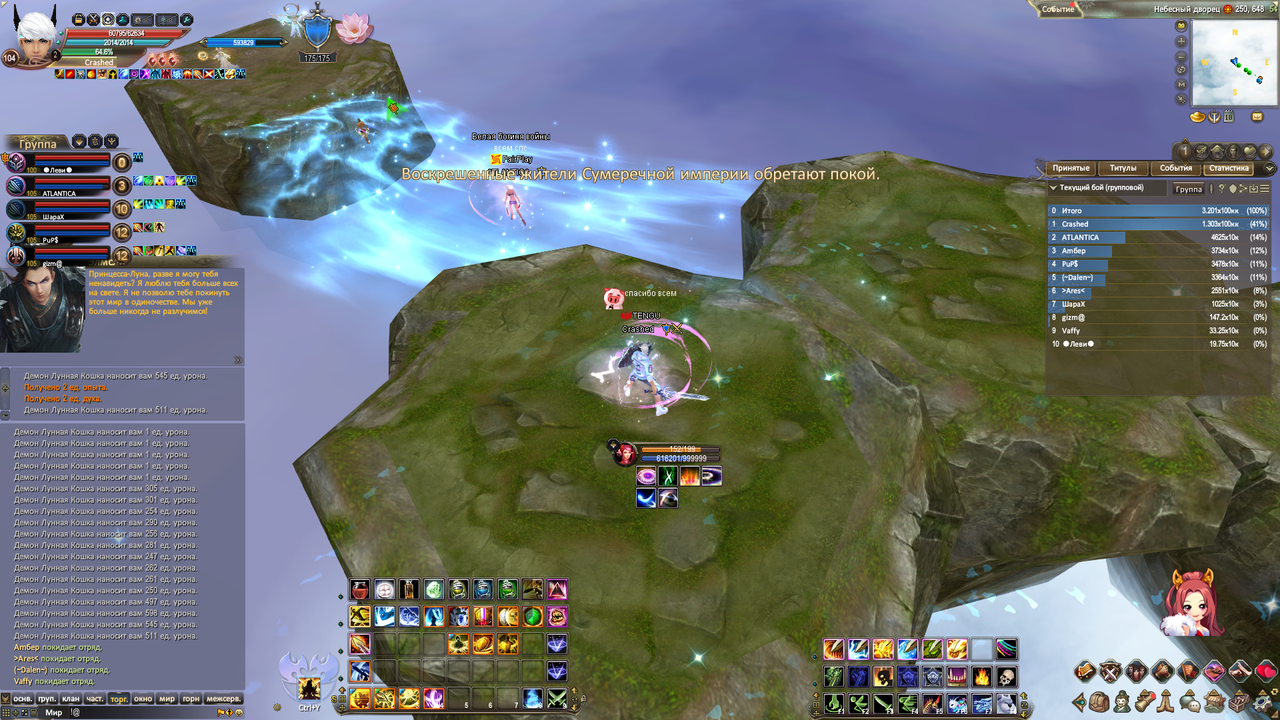Open the mail envelope icon under minimap
Screen dimensions: 1280x720
click(1257, 117)
